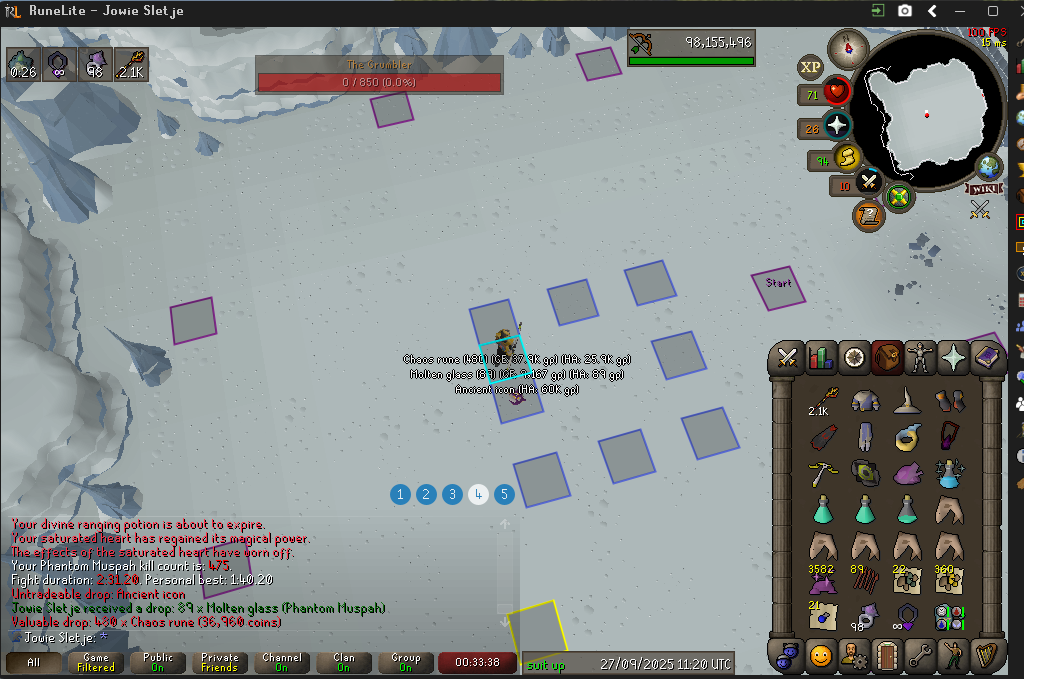Open the world map globe
The height and width of the screenshot is (682, 1038).
coord(989,166)
